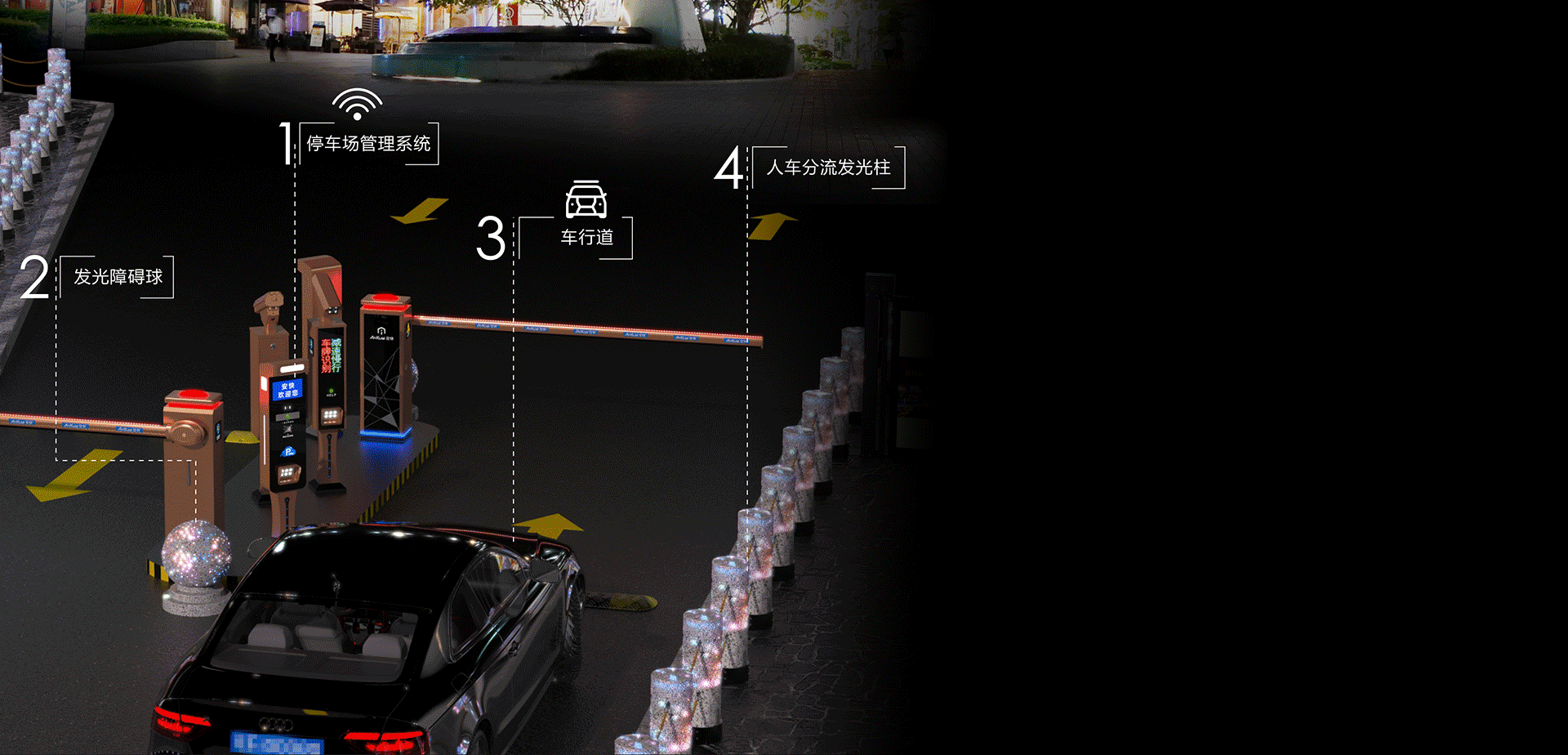Select the 停车场管理系统 label
Image resolution: width=1568 pixels, height=755 pixels.
click(x=368, y=144)
